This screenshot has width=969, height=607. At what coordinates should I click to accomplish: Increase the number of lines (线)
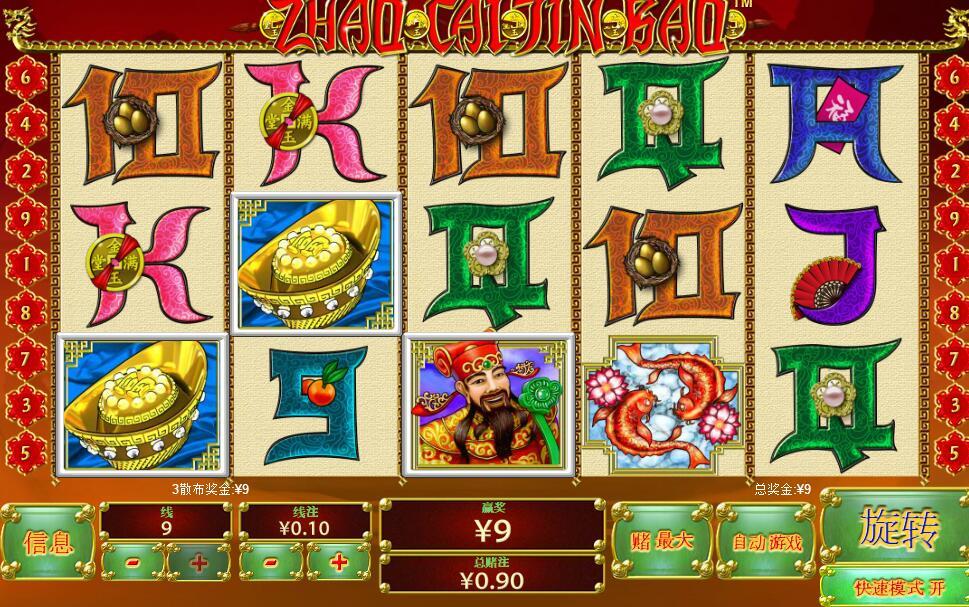coord(199,562)
